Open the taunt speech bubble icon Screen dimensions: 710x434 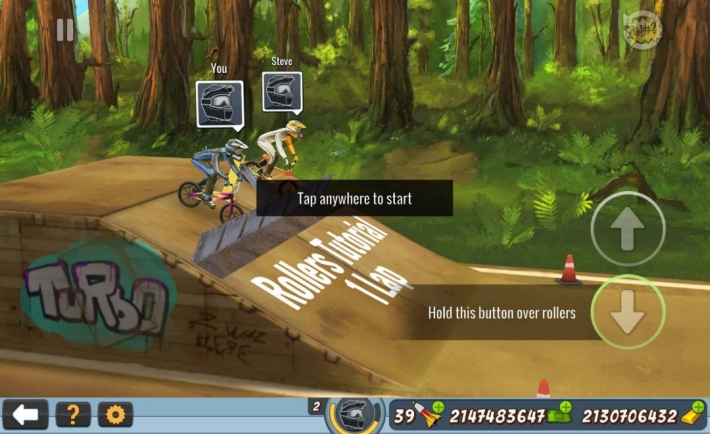(x=638, y=32)
